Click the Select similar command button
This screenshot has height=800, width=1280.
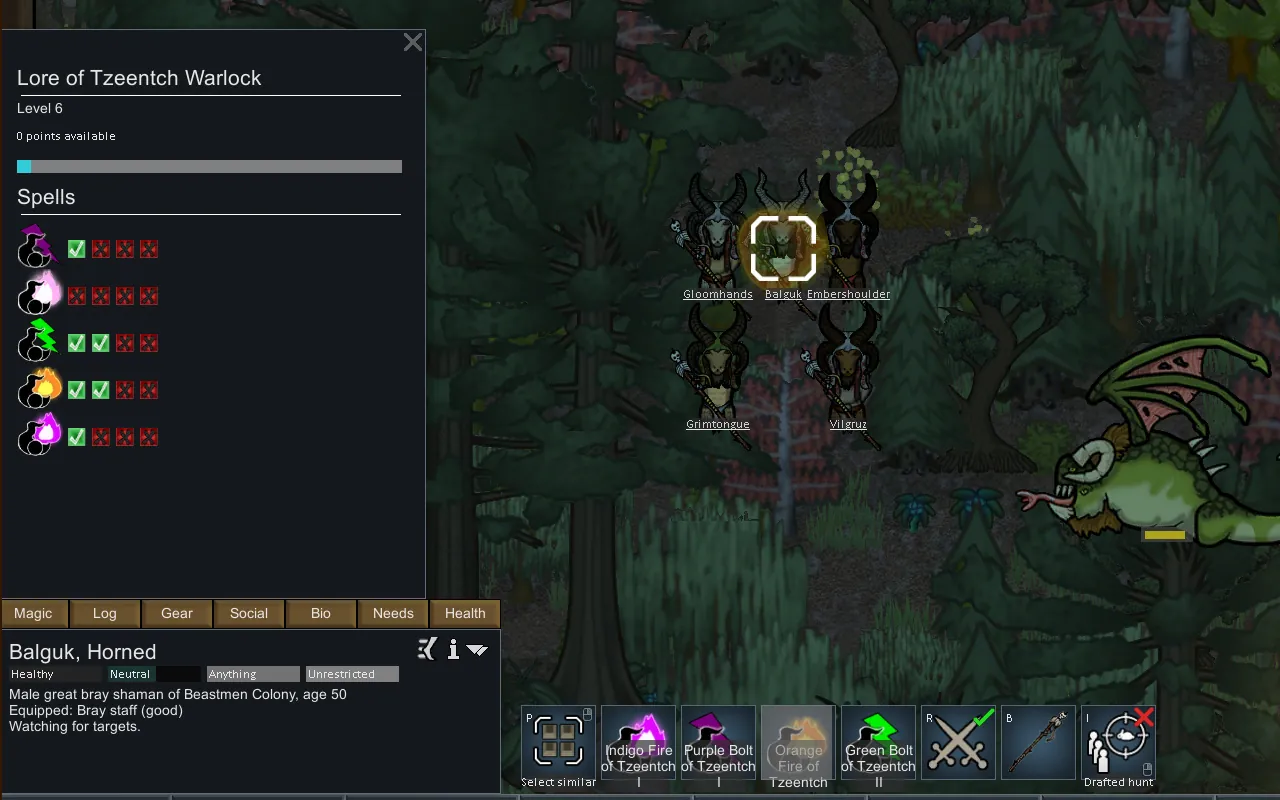[x=558, y=743]
